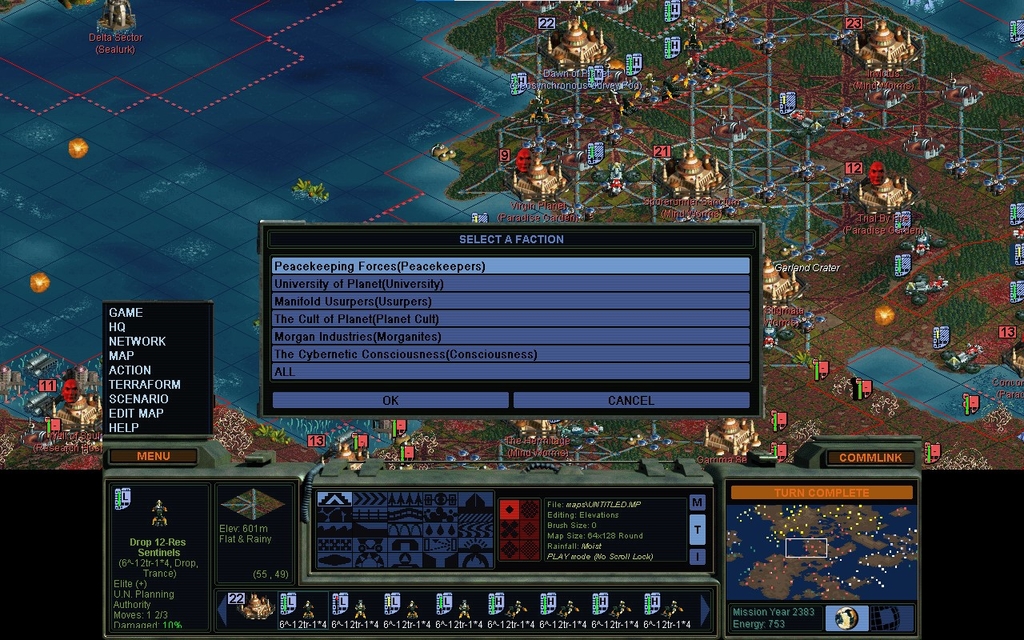
Task: Select The Cybernetic Consciousness faction
Action: pyautogui.click(x=510, y=354)
